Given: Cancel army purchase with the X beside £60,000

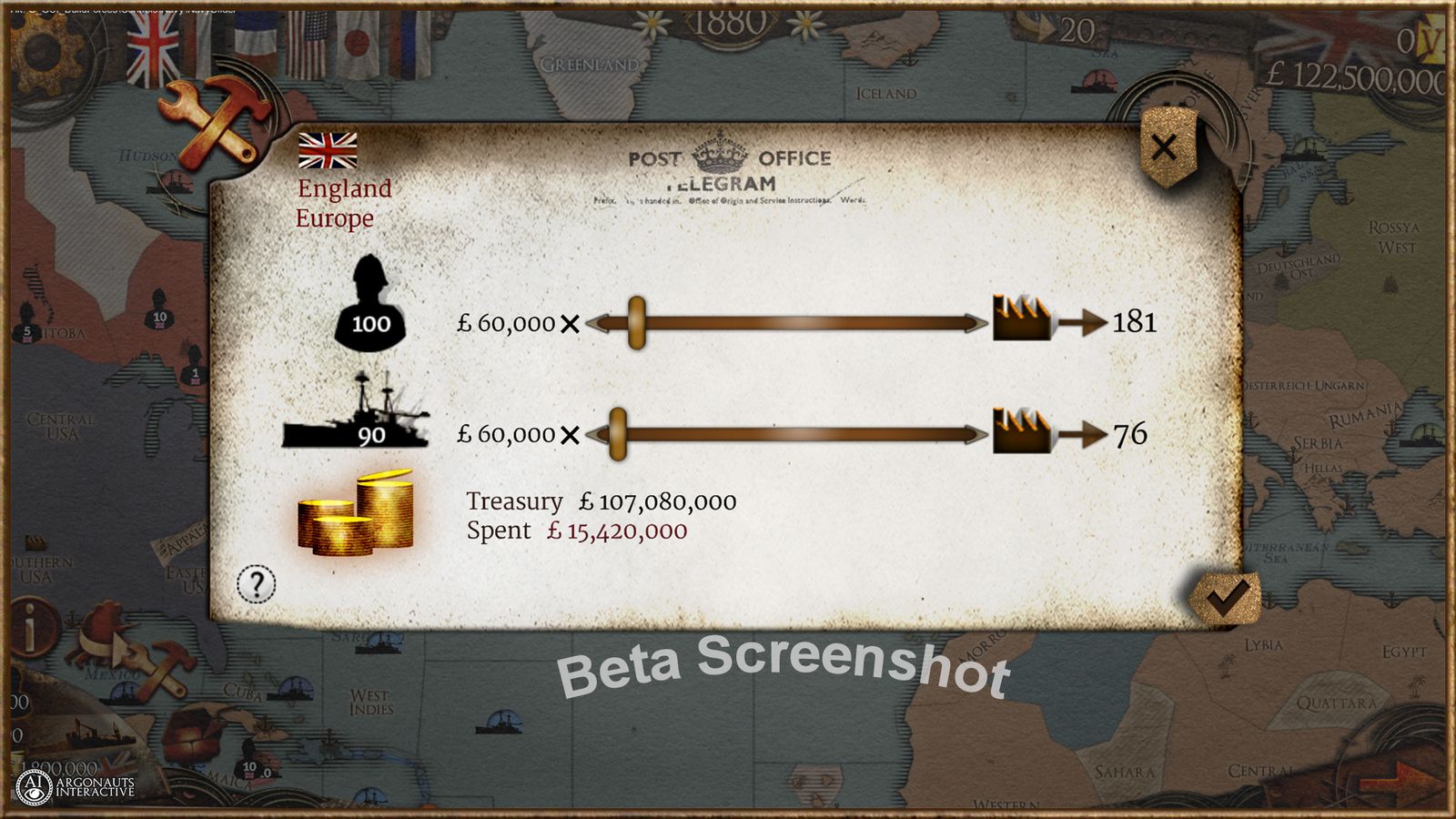Looking at the screenshot, I should (571, 322).
